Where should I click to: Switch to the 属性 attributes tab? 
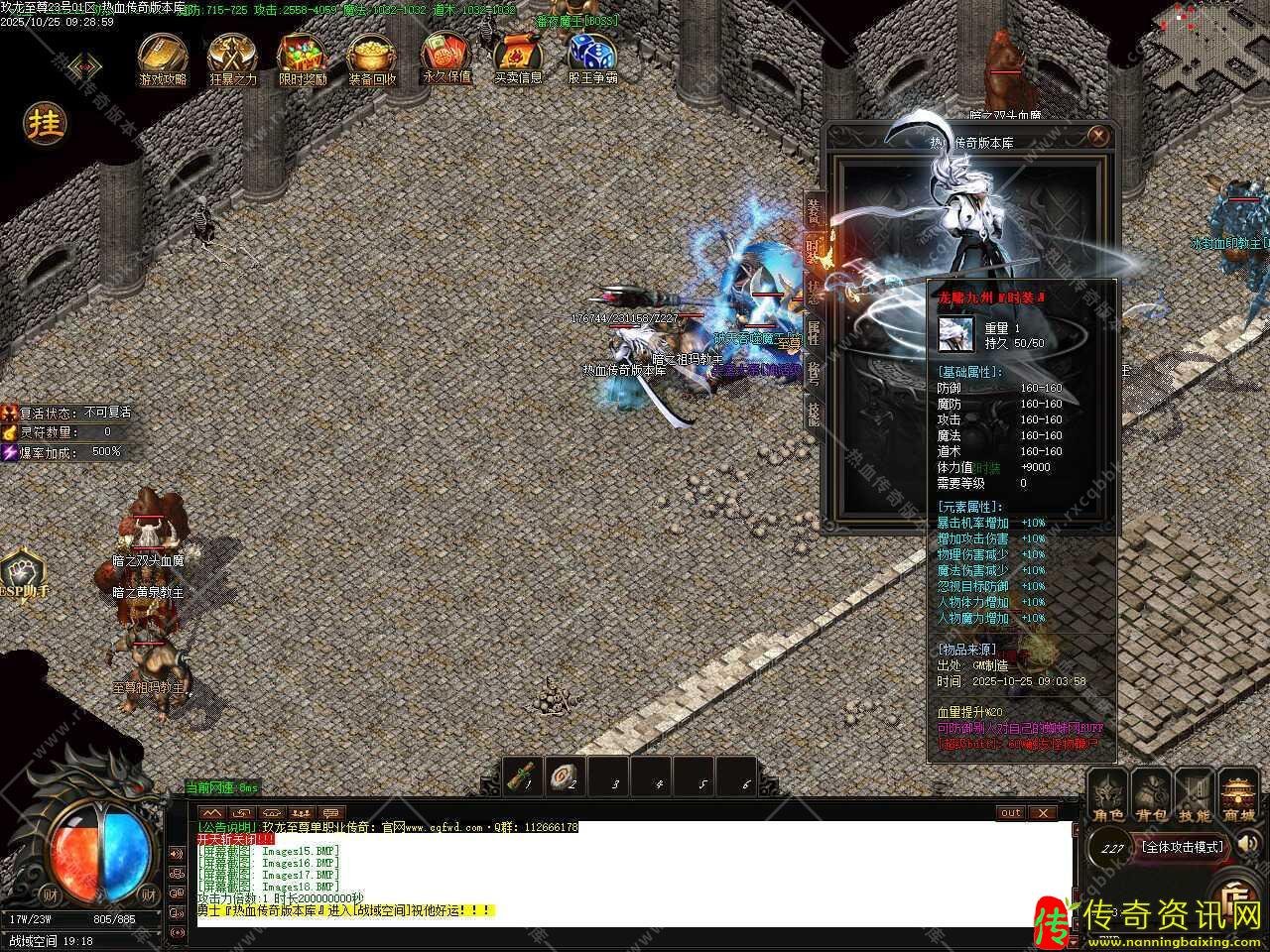coord(814,331)
